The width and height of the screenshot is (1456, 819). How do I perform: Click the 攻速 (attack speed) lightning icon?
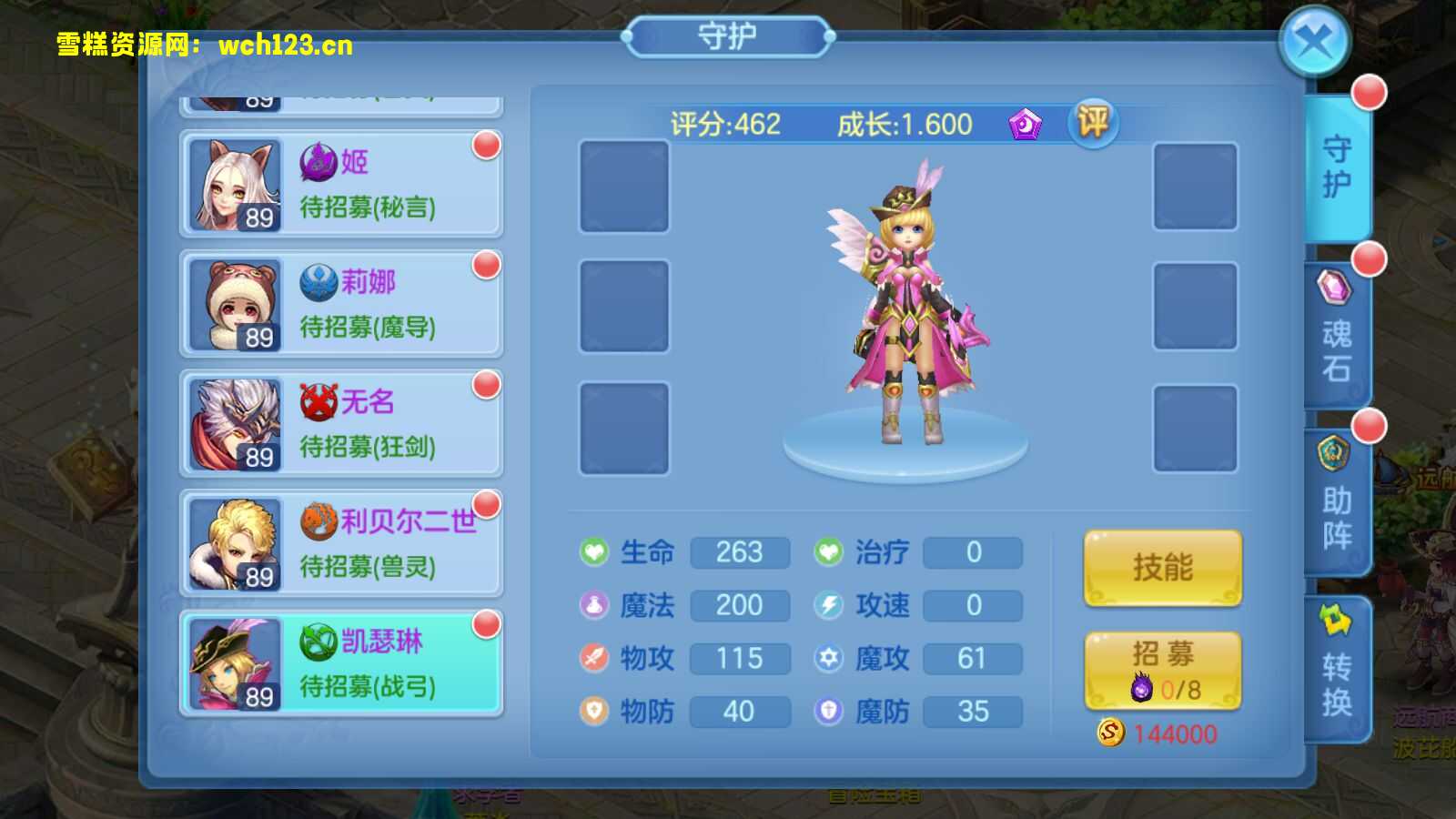tap(829, 605)
